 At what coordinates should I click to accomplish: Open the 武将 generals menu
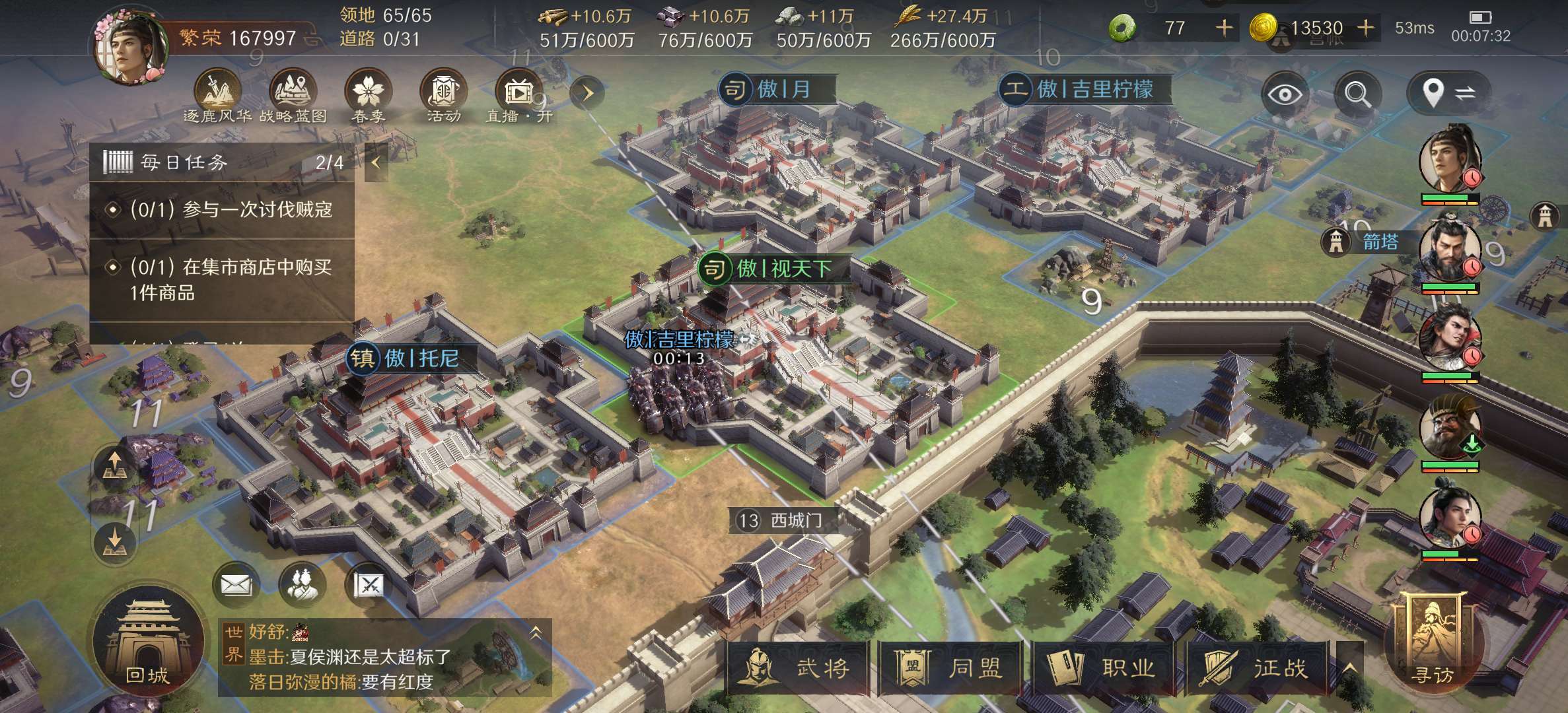click(x=797, y=668)
